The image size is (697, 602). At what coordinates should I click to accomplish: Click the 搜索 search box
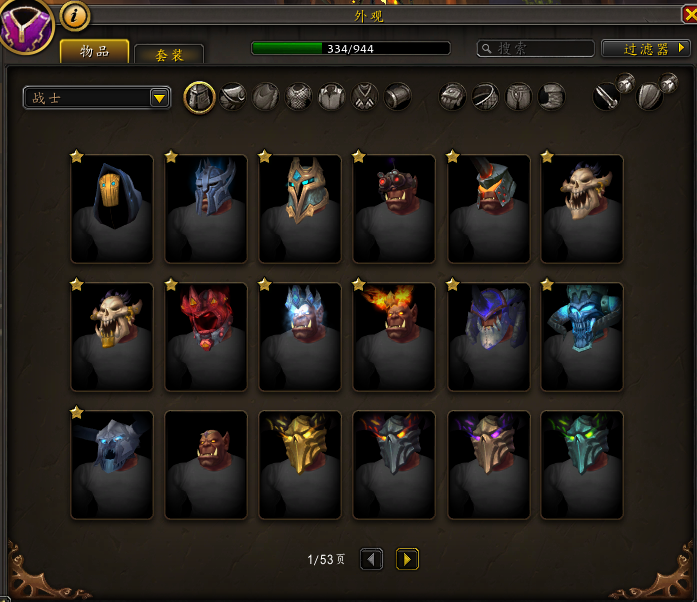(x=536, y=48)
